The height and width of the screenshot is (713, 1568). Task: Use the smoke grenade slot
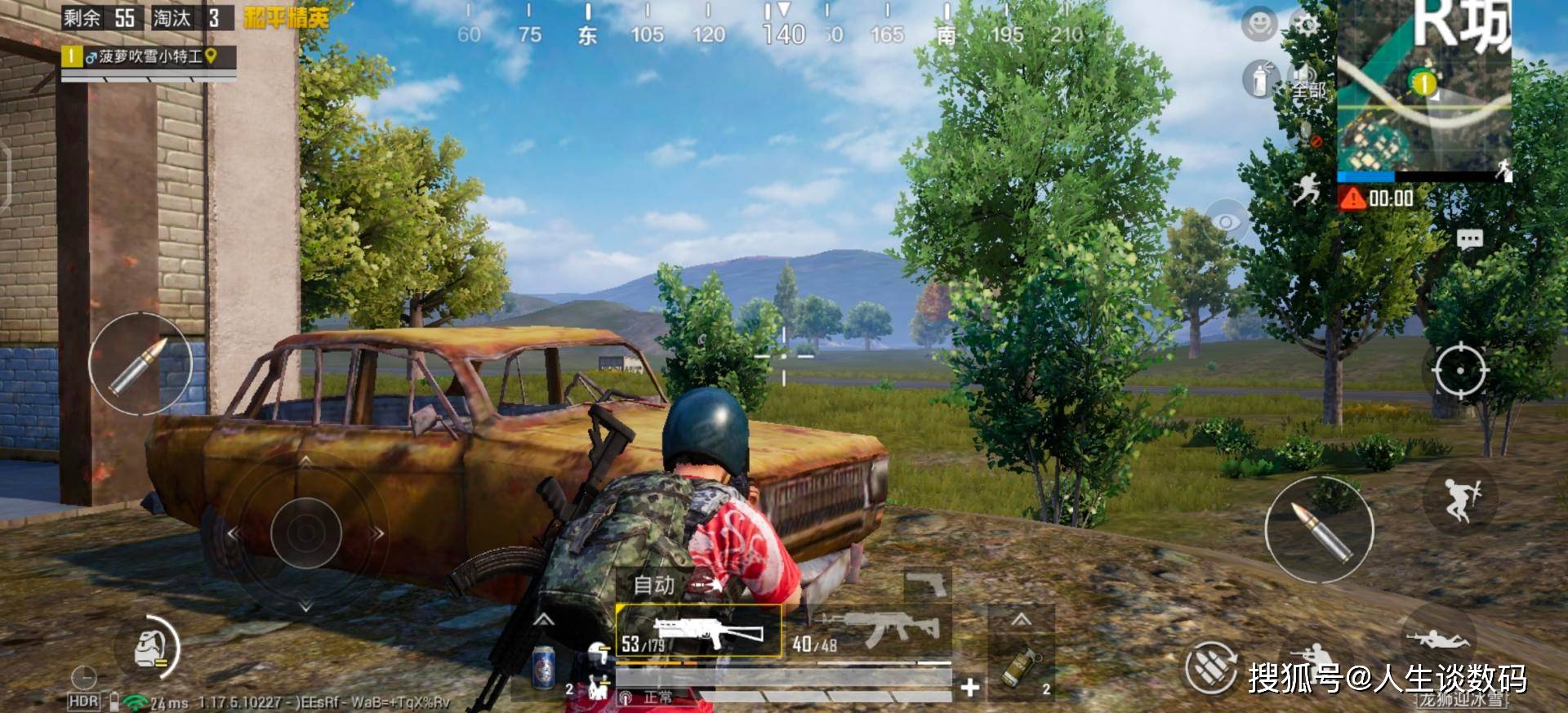(x=1020, y=666)
